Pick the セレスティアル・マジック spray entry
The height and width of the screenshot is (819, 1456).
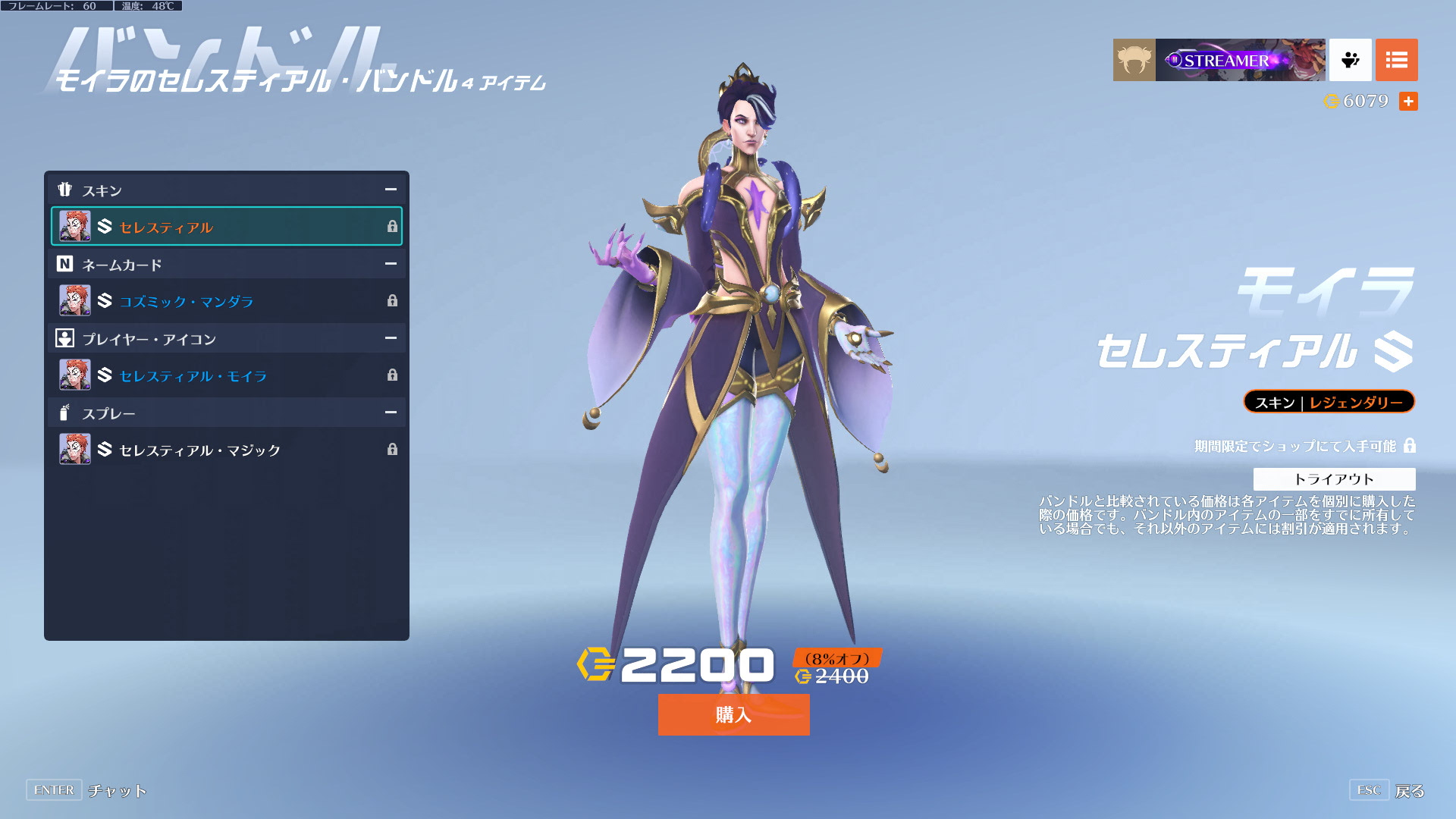pos(226,450)
